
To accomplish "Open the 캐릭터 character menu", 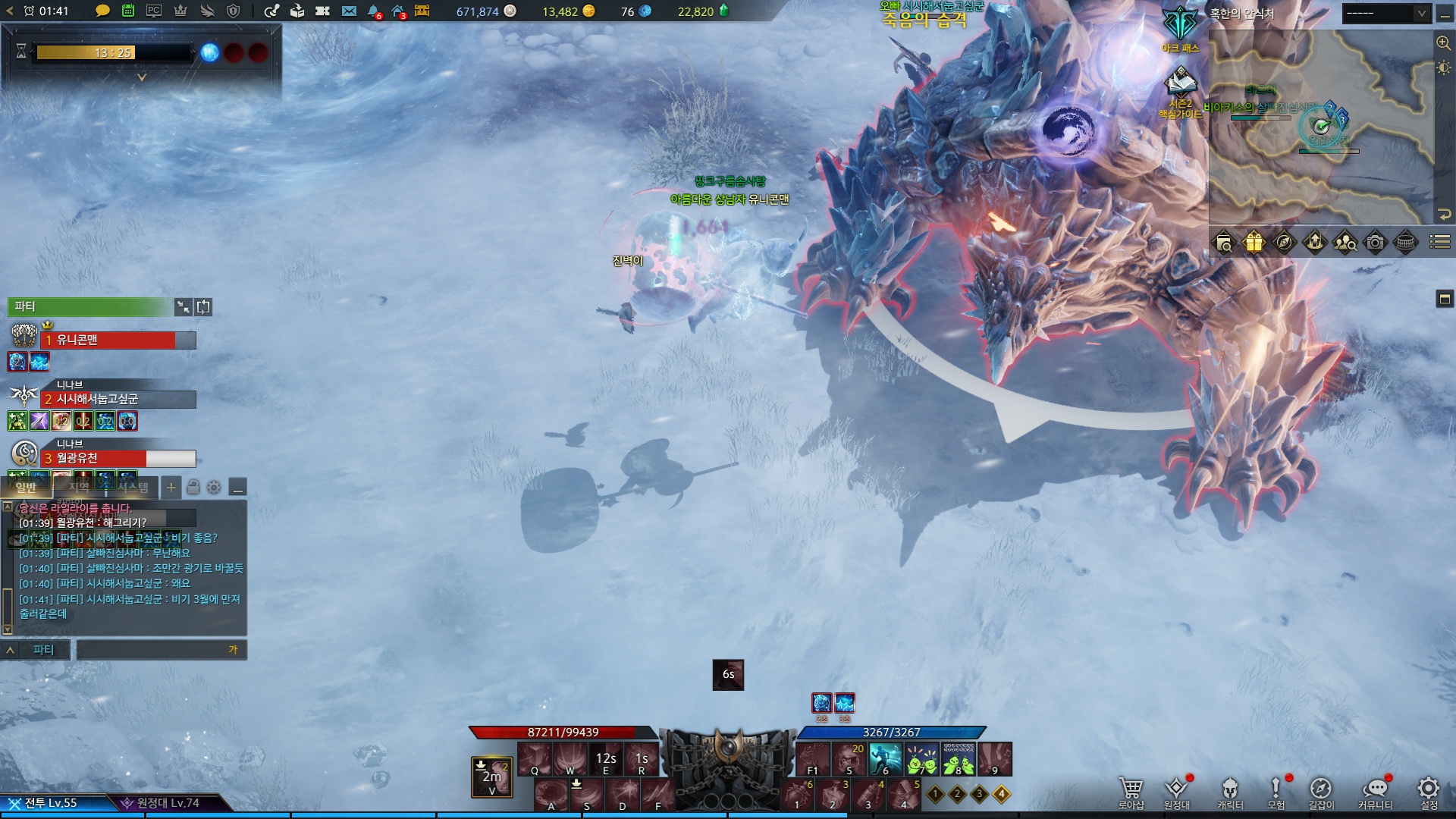I will tap(1230, 790).
